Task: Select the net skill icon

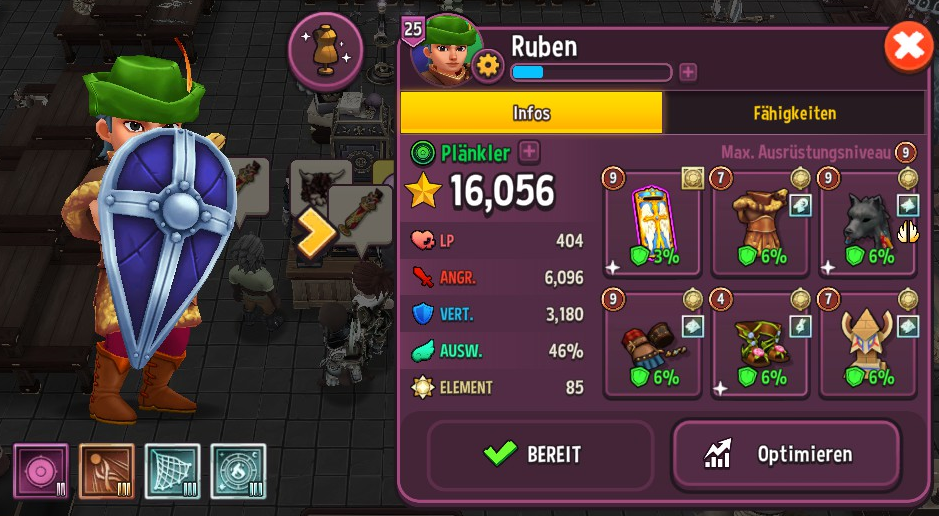Action: point(173,471)
